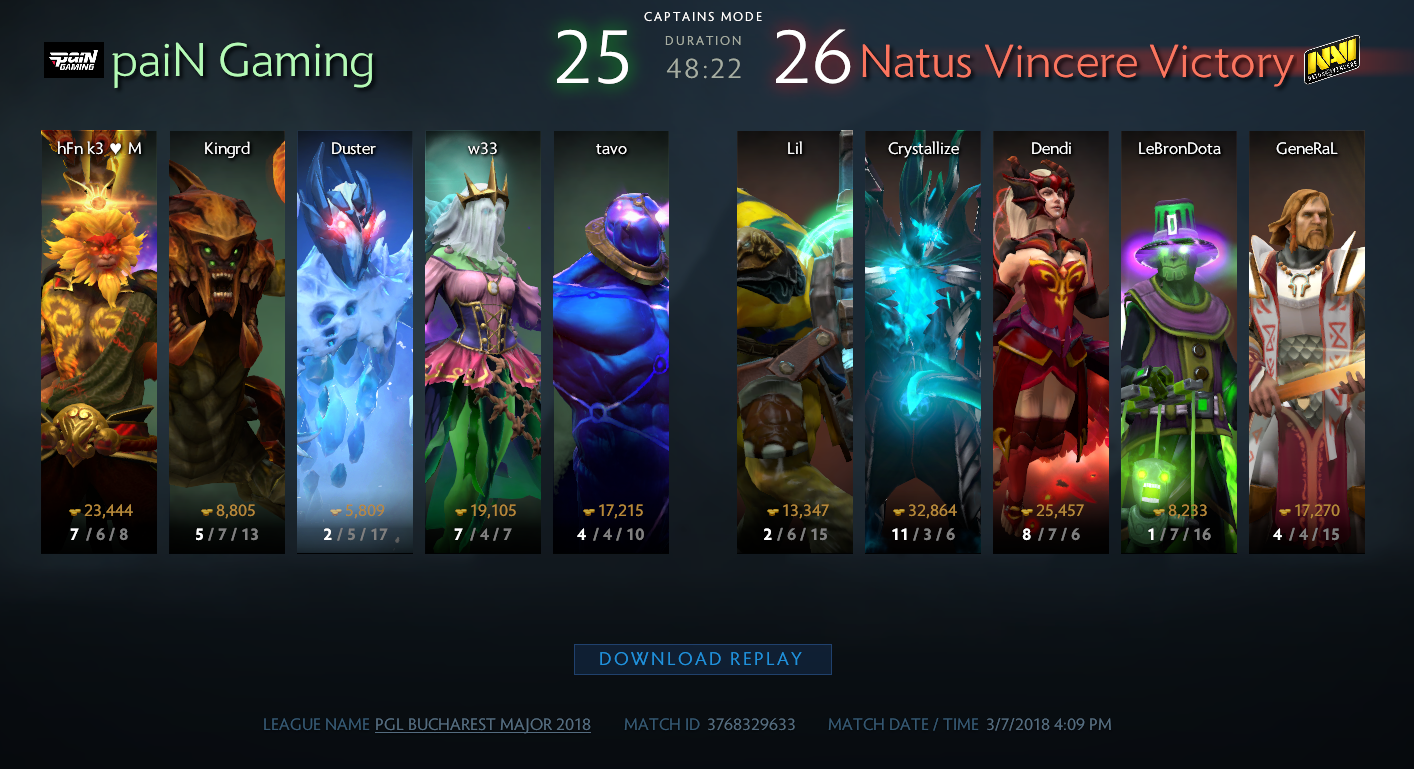Select LeBronDota's Rubick player card

point(1179,341)
